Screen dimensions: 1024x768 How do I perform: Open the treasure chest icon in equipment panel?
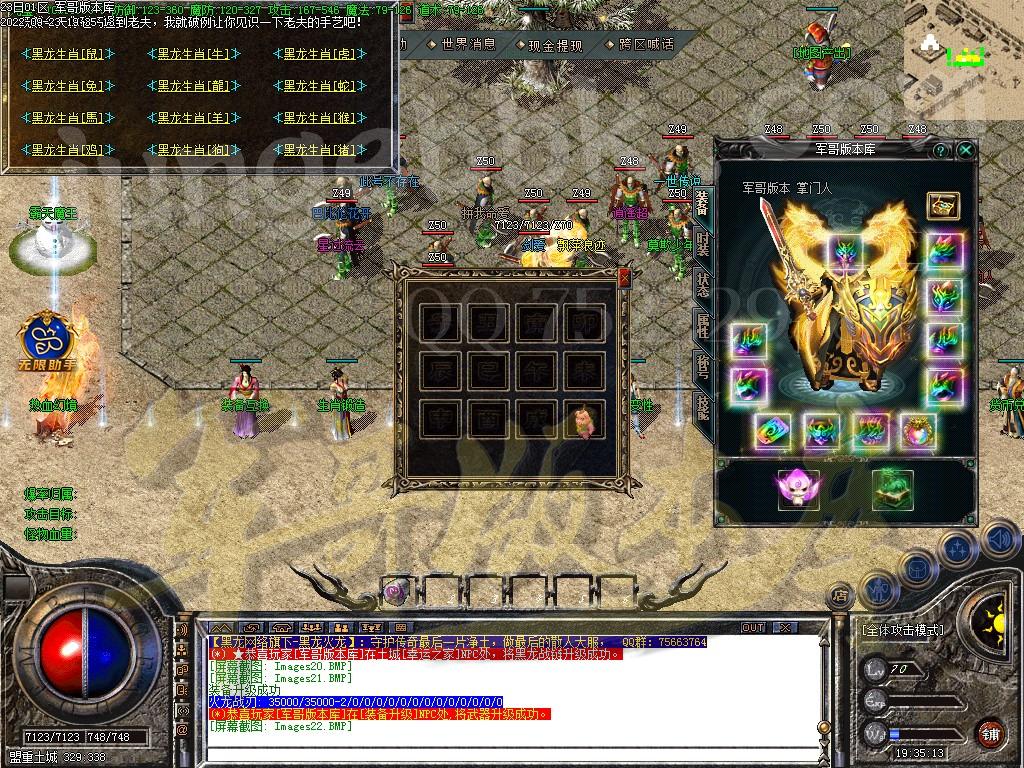coord(942,207)
